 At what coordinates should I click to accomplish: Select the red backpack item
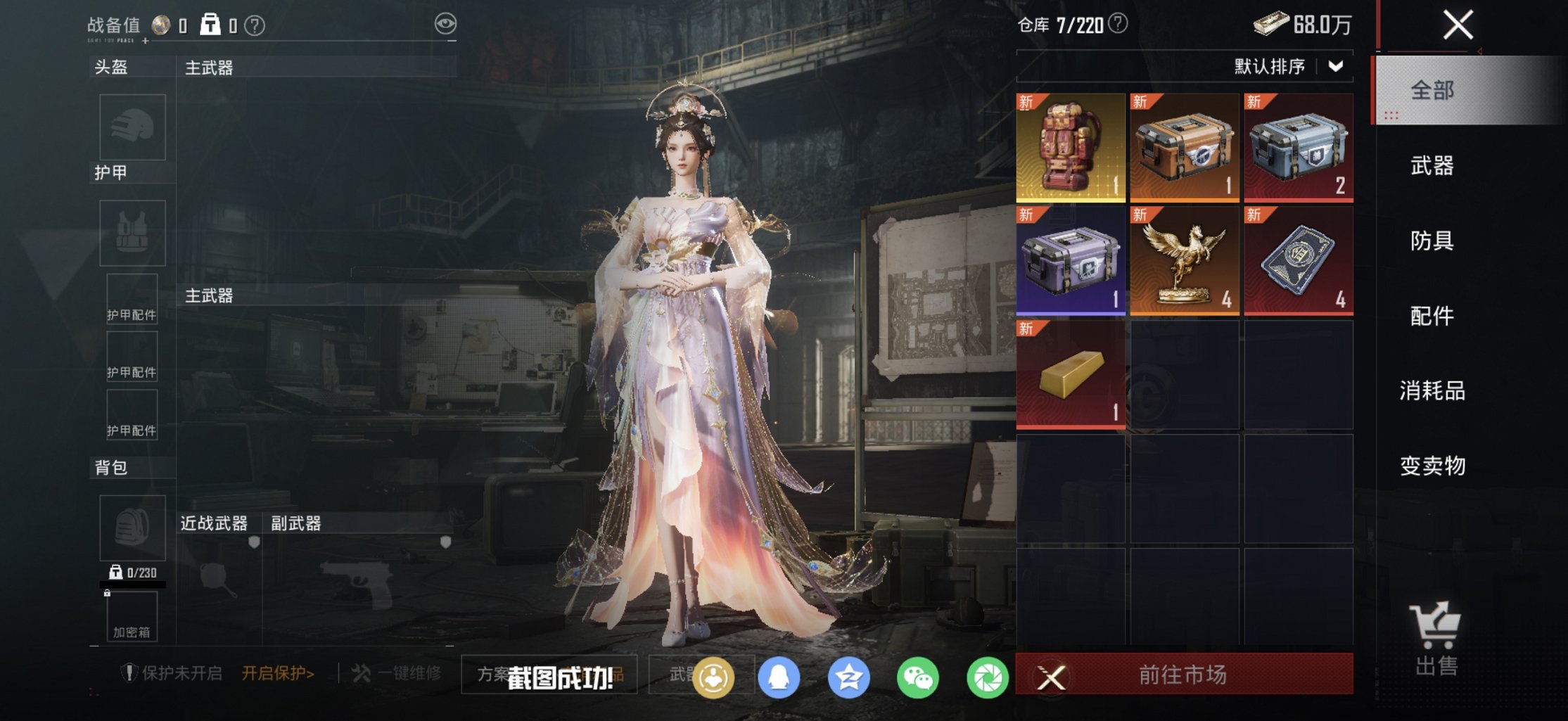tap(1071, 148)
